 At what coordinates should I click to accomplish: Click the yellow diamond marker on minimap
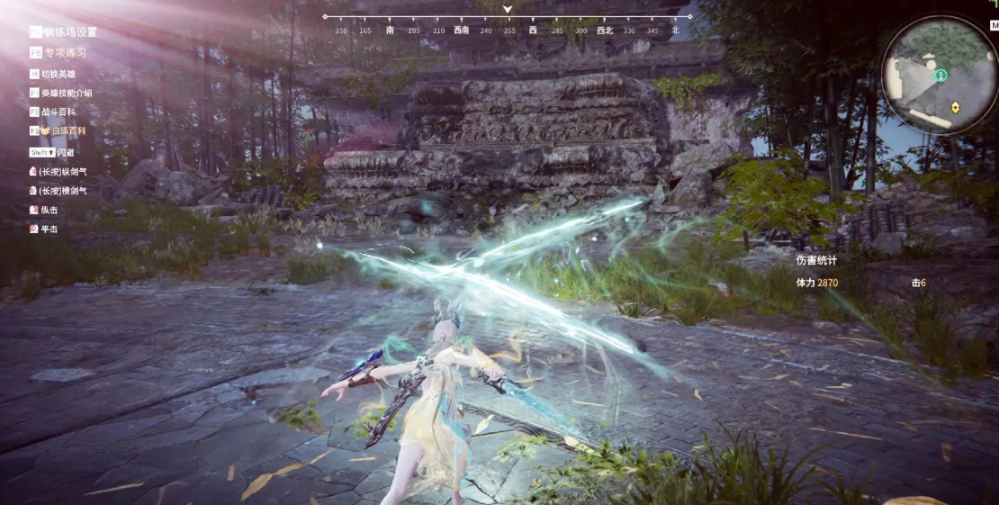[x=956, y=106]
